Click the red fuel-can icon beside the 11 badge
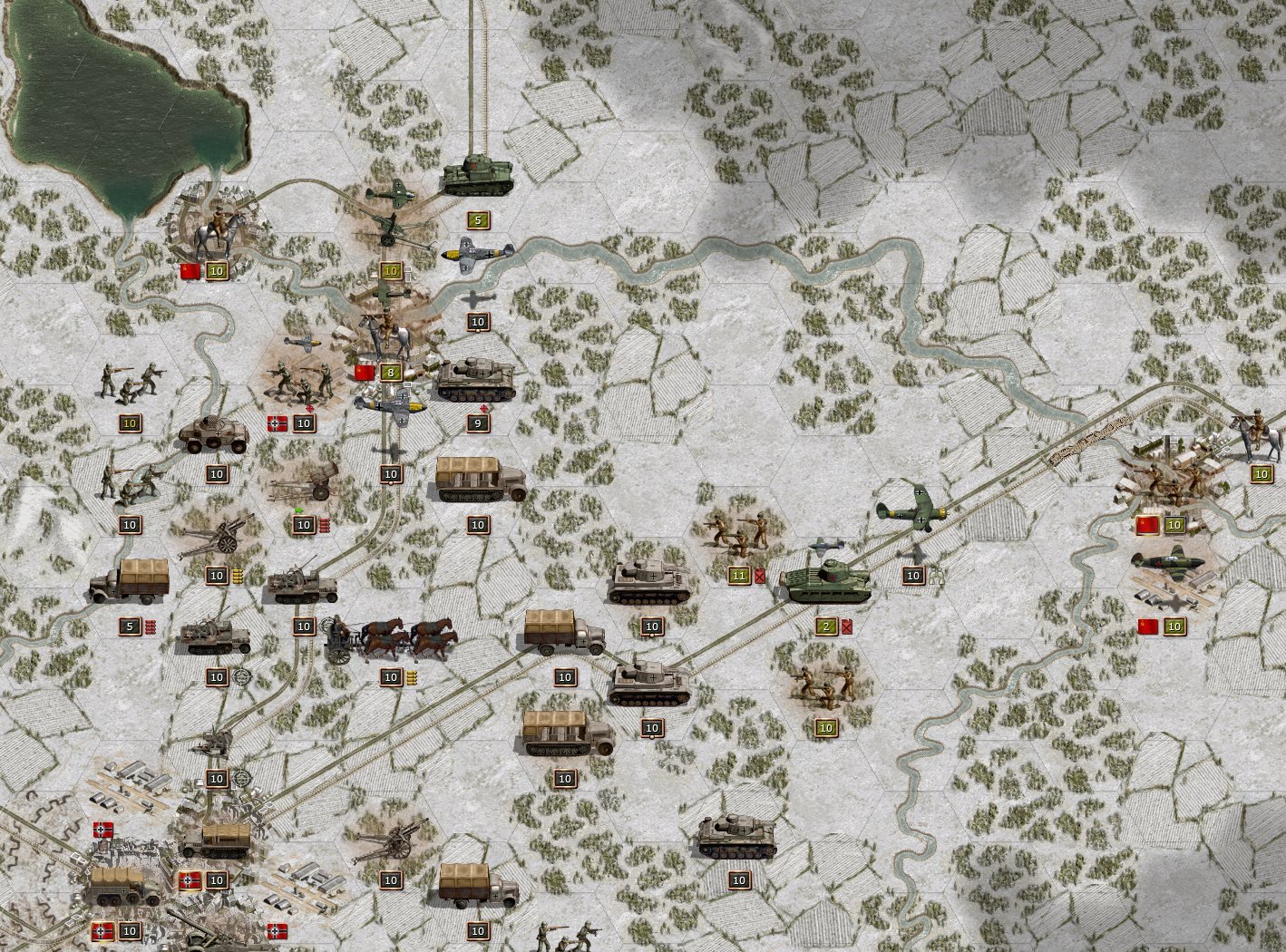This screenshot has height=952, width=1286. (758, 574)
